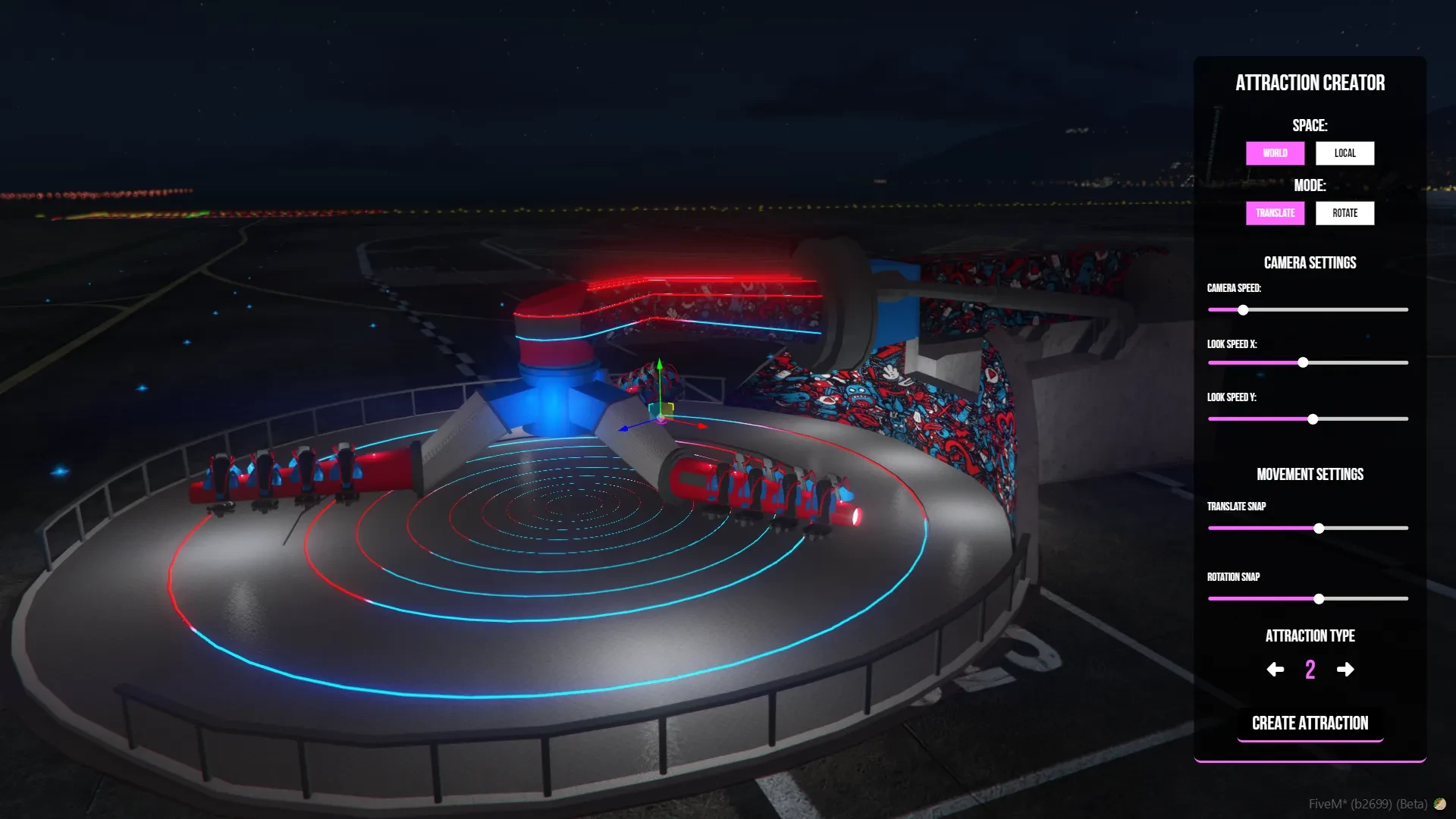
Task: Click the attraction type number 2
Action: (x=1310, y=670)
